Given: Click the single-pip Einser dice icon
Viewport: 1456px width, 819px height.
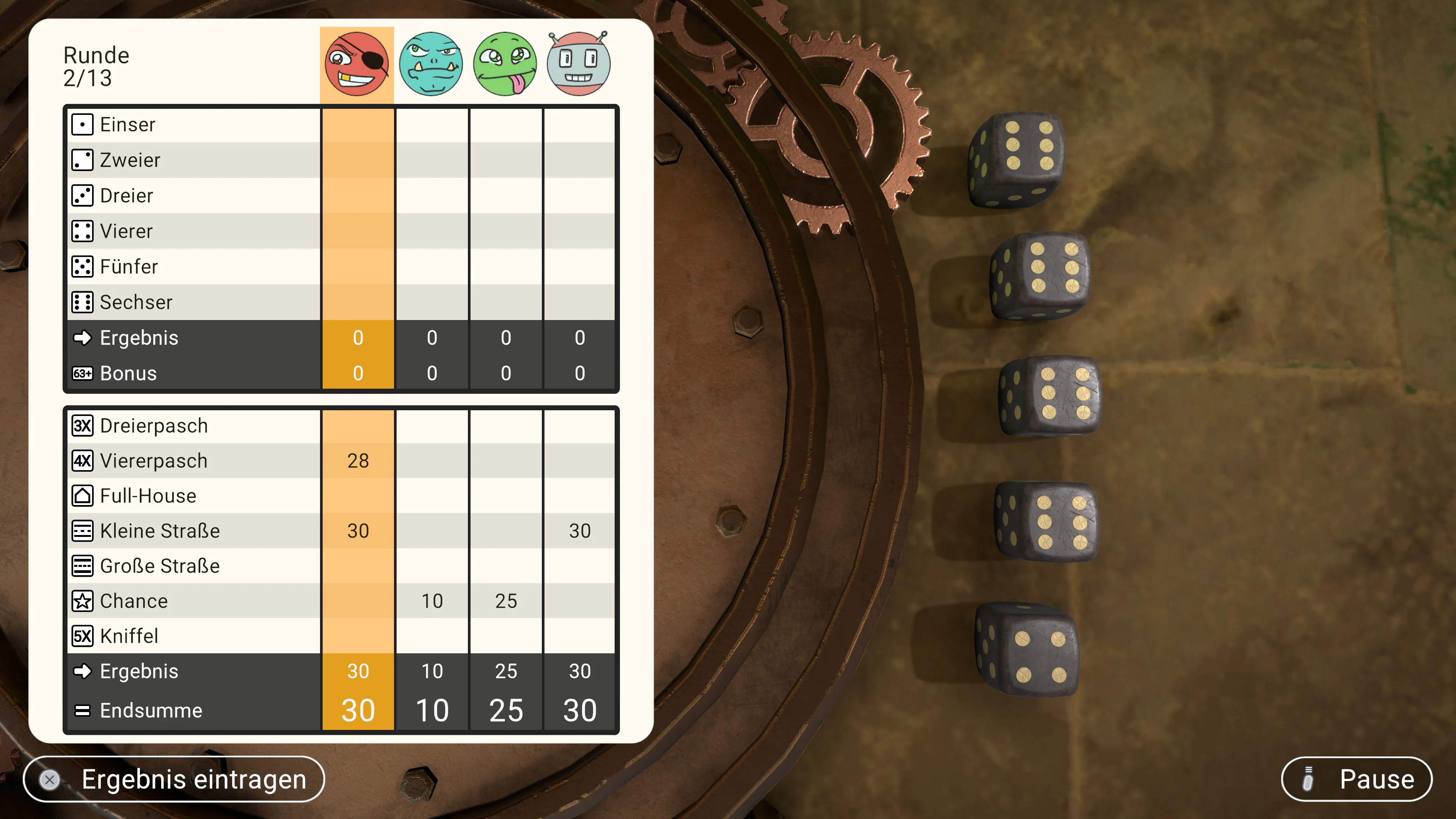Looking at the screenshot, I should point(83,124).
